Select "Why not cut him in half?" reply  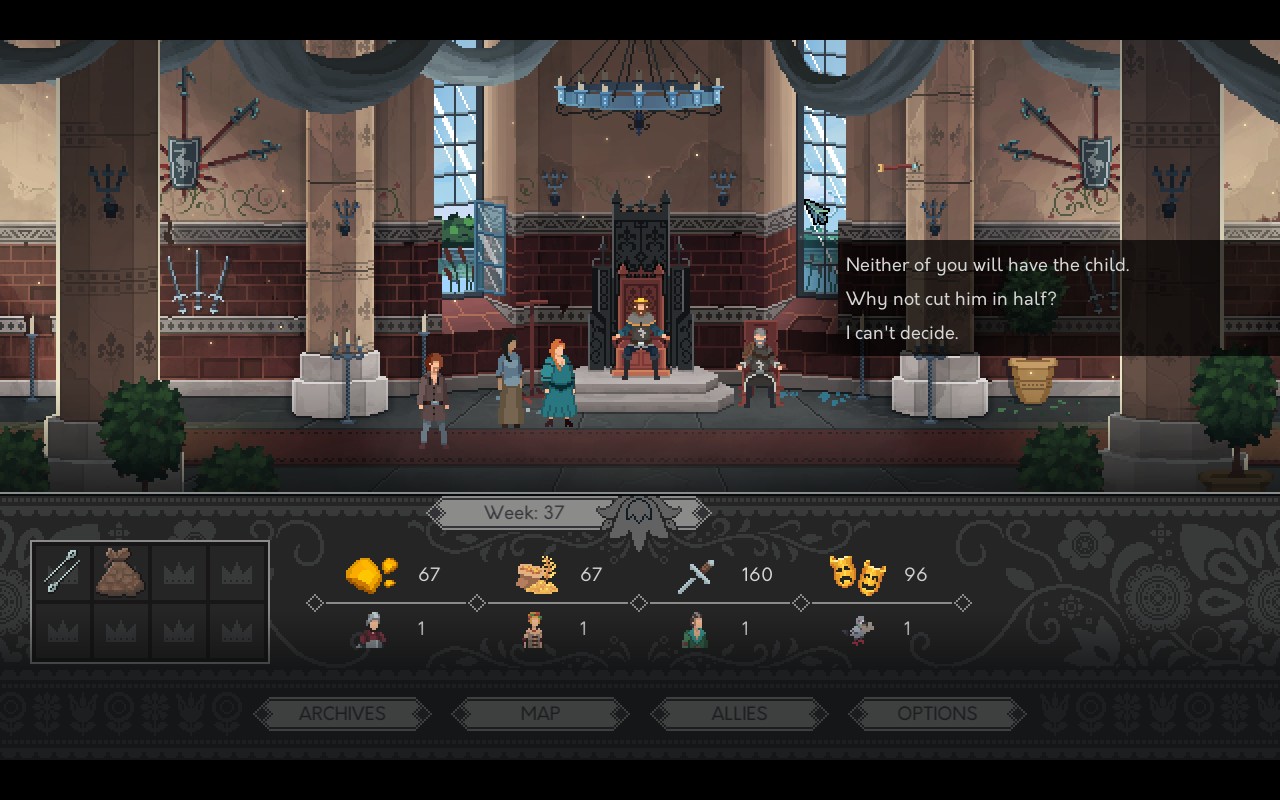point(950,299)
